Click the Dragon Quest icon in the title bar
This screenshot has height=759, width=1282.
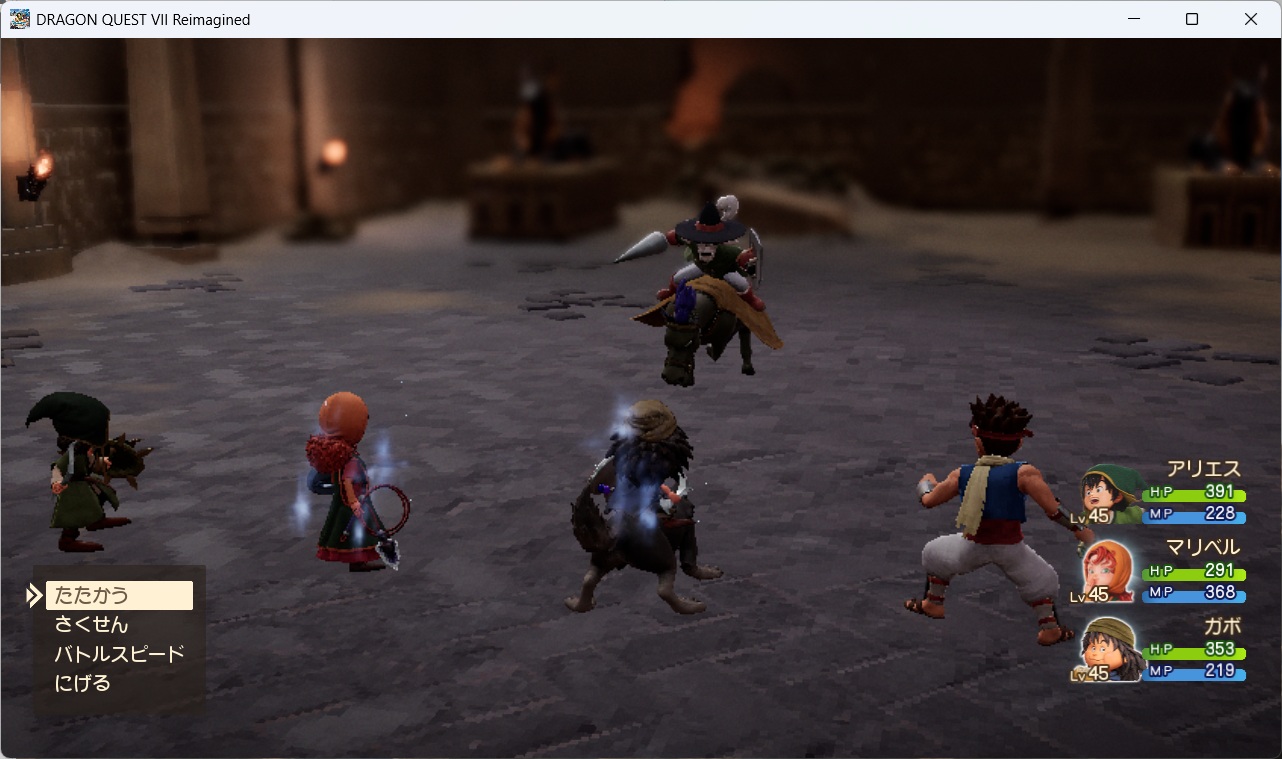(18, 18)
